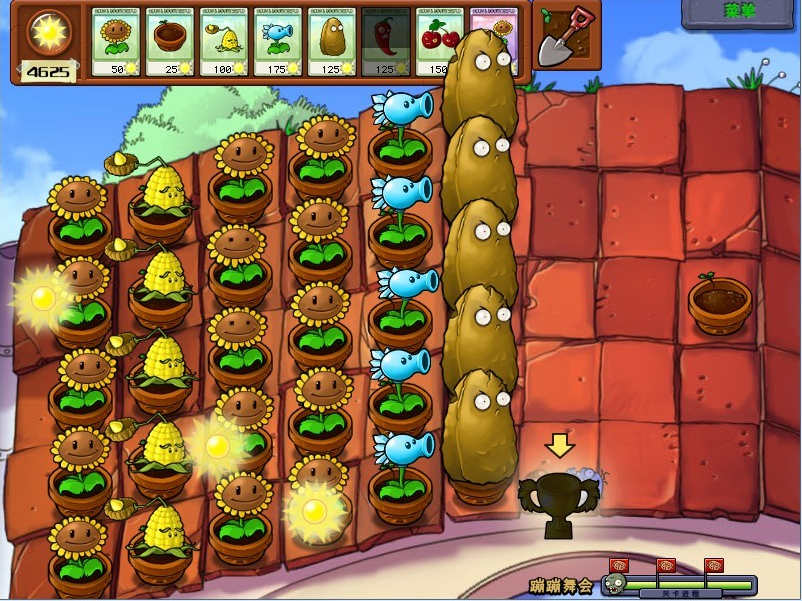Select the Cherry Bomb seed packet
Viewport: 802px width, 601px height.
(438, 41)
